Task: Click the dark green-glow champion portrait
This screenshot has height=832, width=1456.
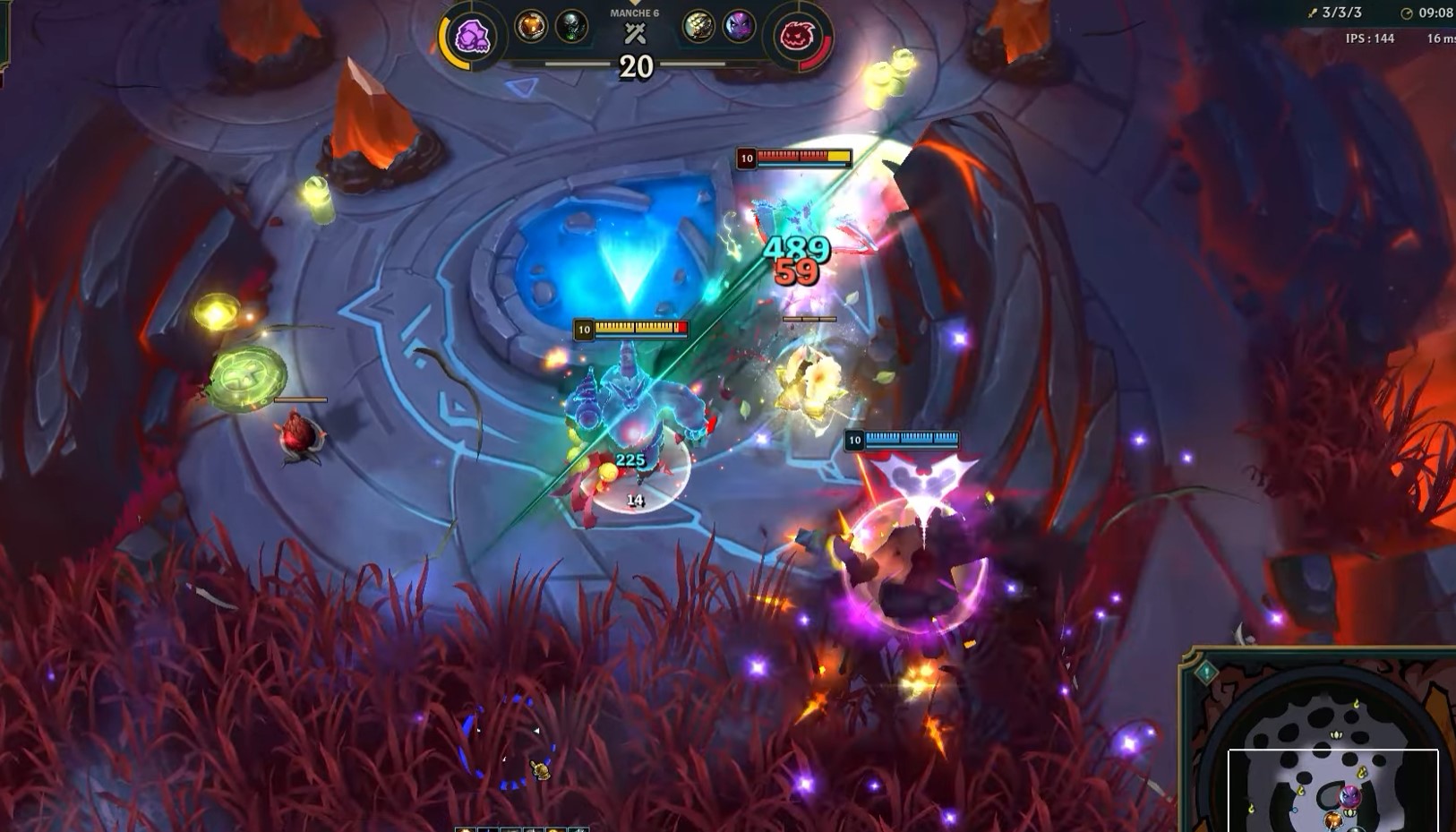Action: (571, 27)
